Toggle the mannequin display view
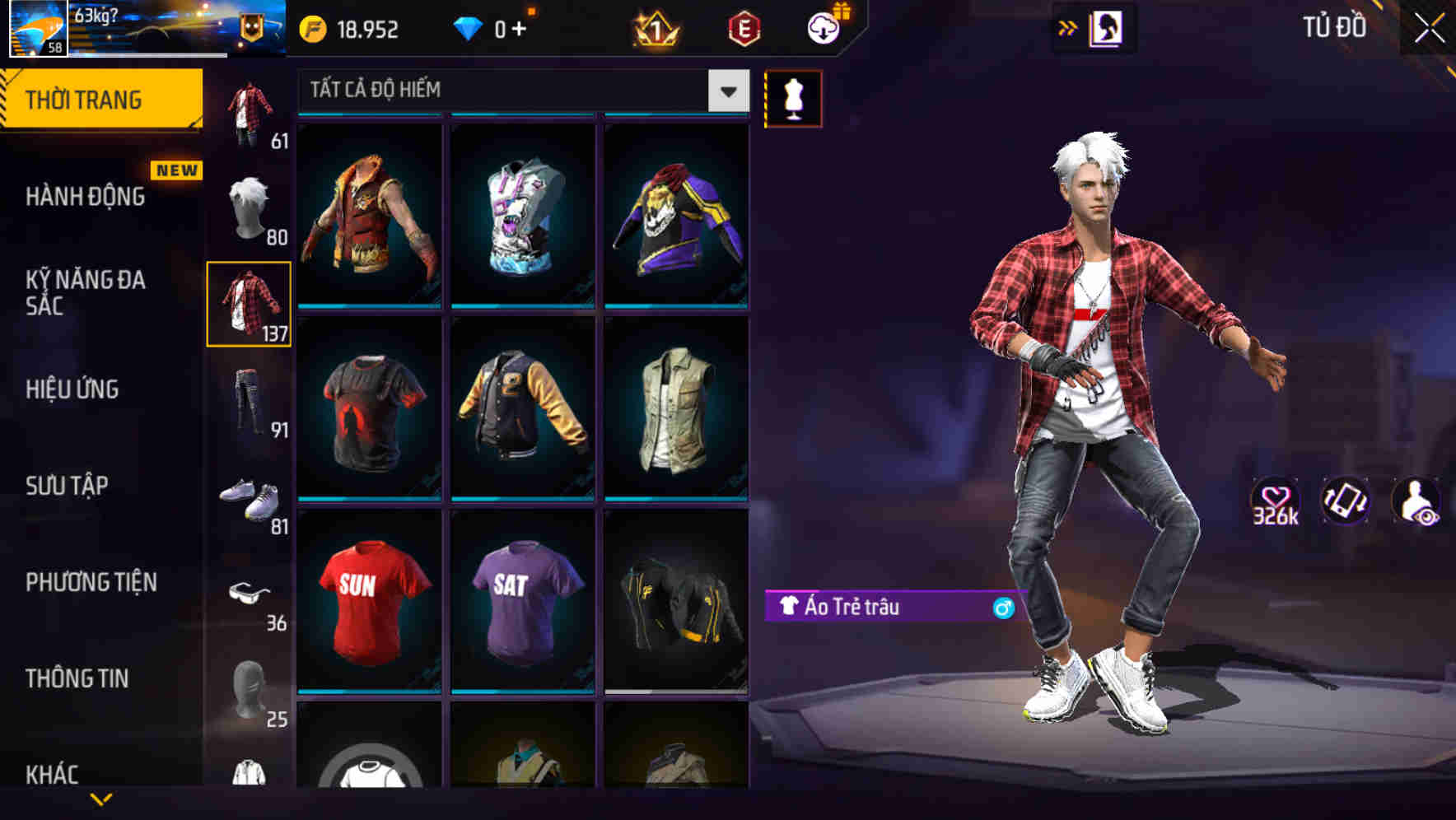 793,99
